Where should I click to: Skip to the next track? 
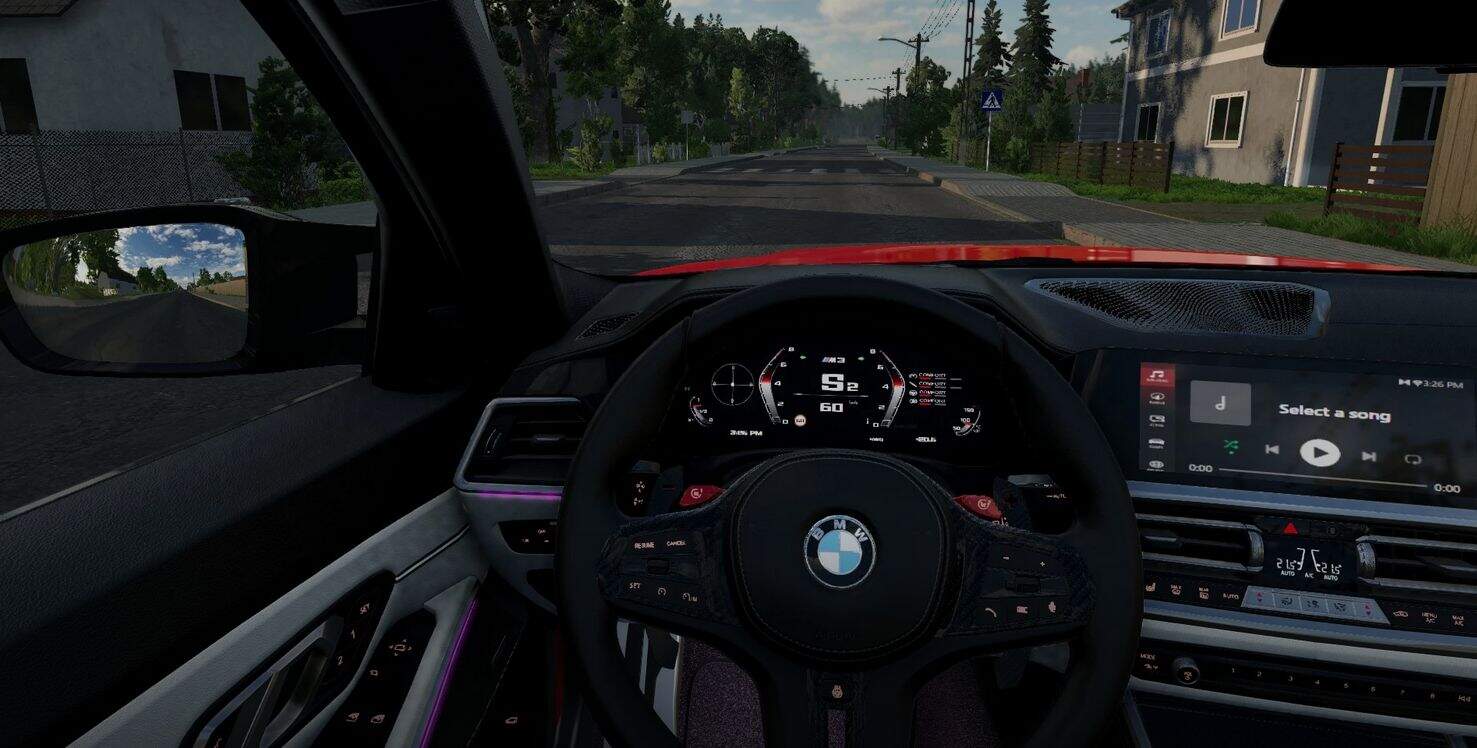click(1368, 456)
